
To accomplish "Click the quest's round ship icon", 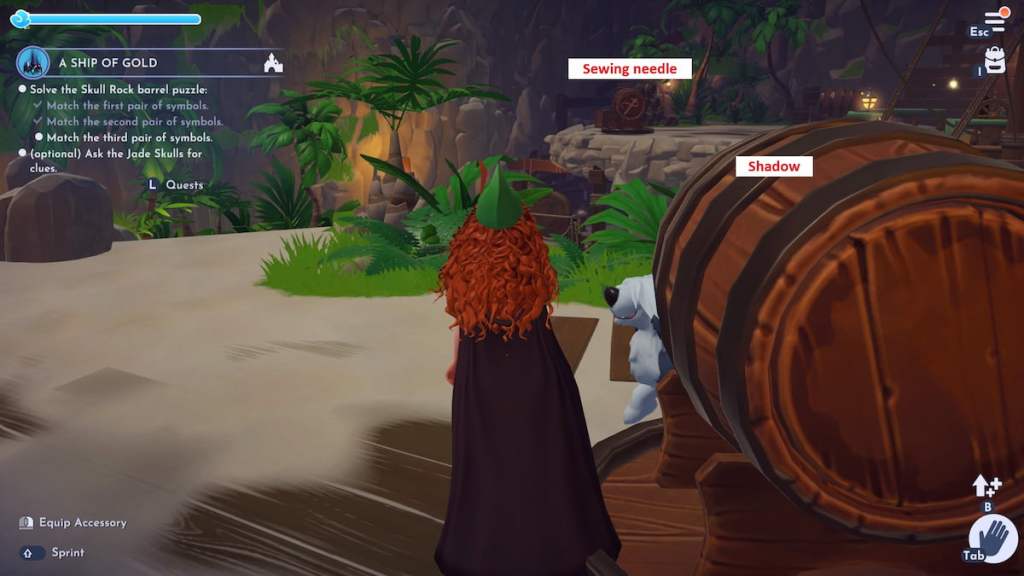I will pos(33,63).
